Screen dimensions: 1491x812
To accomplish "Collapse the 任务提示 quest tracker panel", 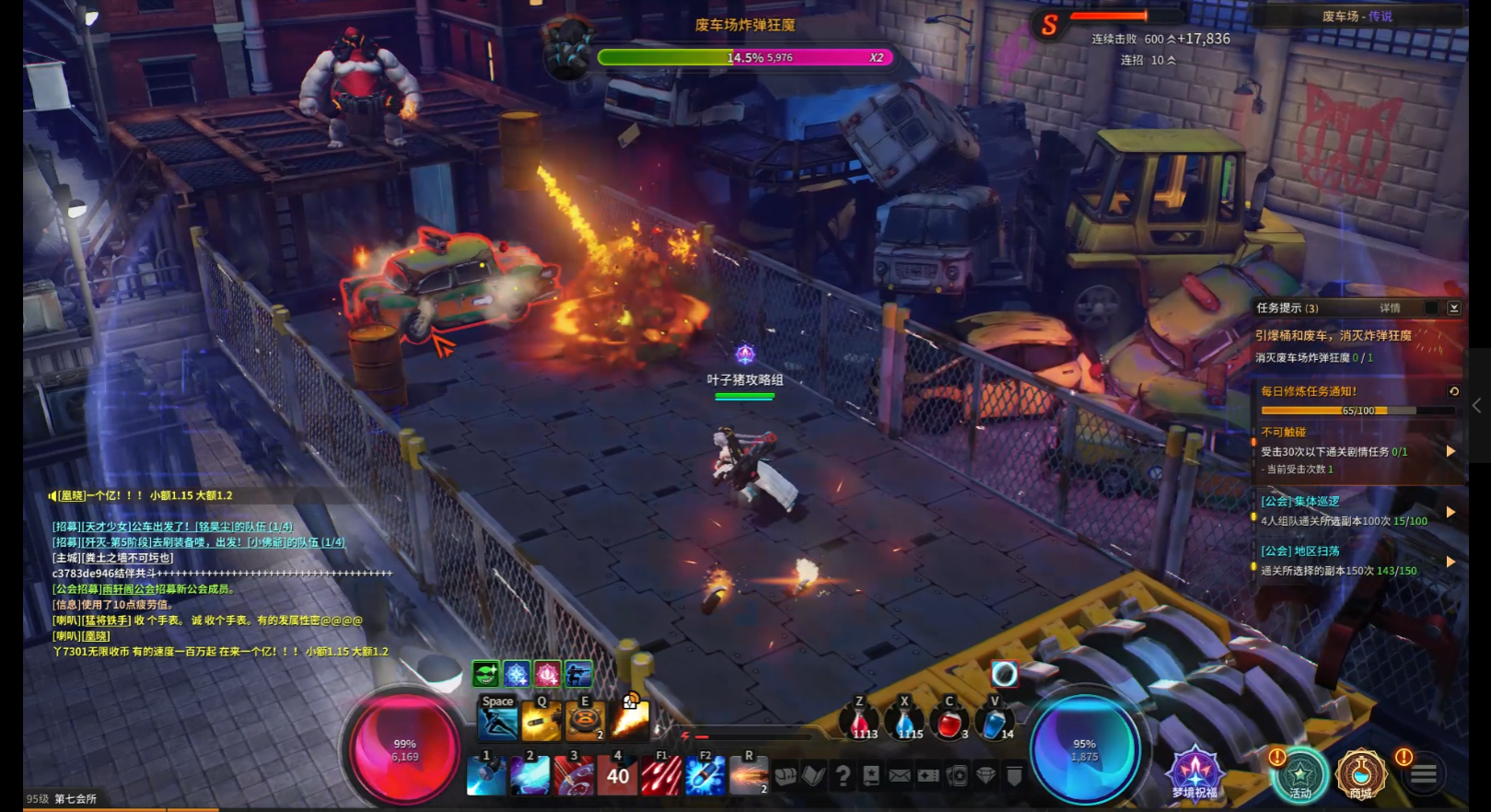I will (1454, 308).
